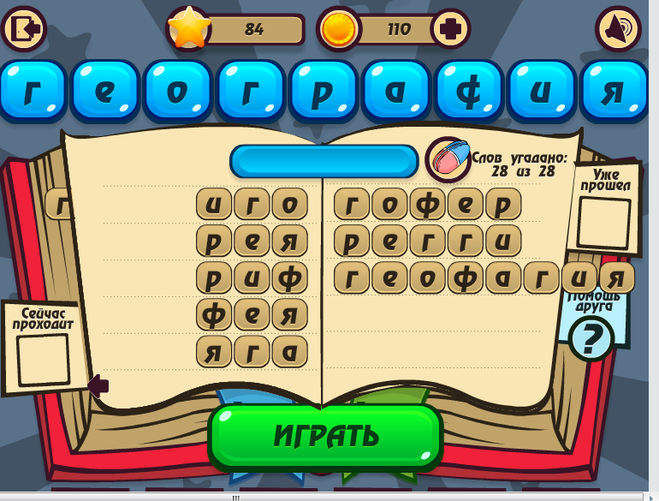659x501 pixels.
Task: Select the guessed word иго
Action: 252,205
